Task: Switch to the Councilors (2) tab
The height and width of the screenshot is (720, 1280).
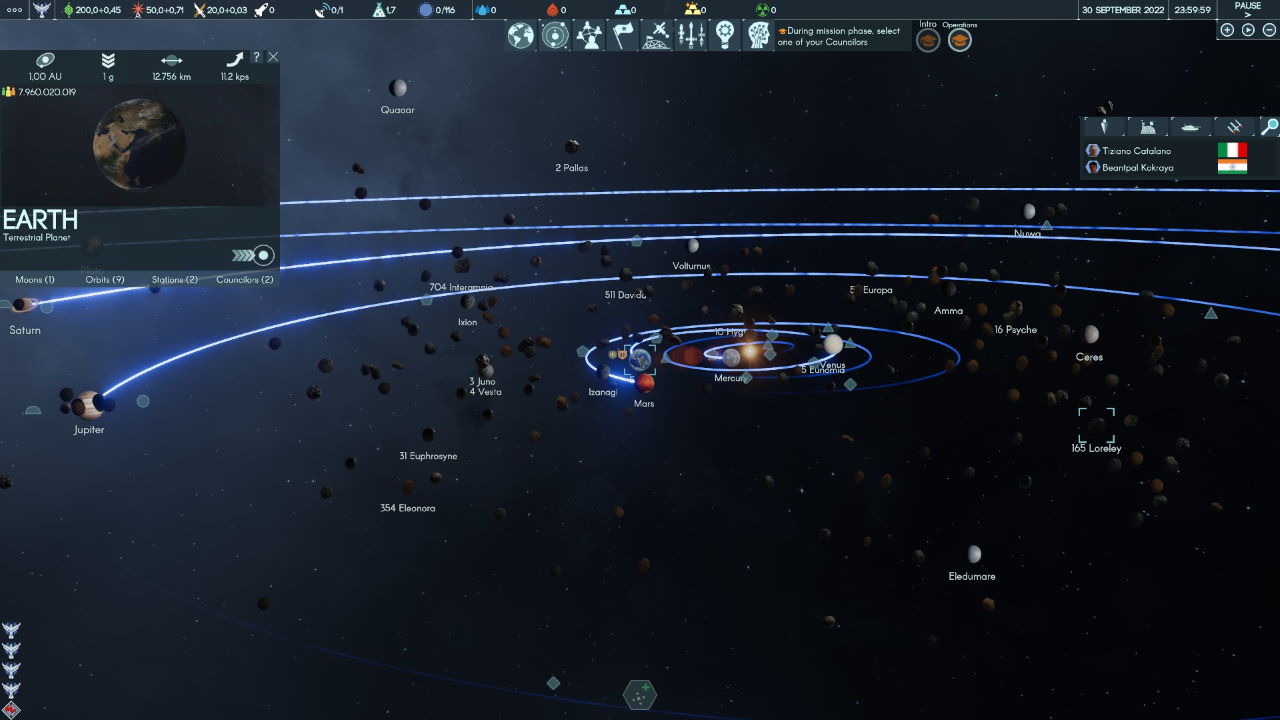Action: [x=245, y=280]
